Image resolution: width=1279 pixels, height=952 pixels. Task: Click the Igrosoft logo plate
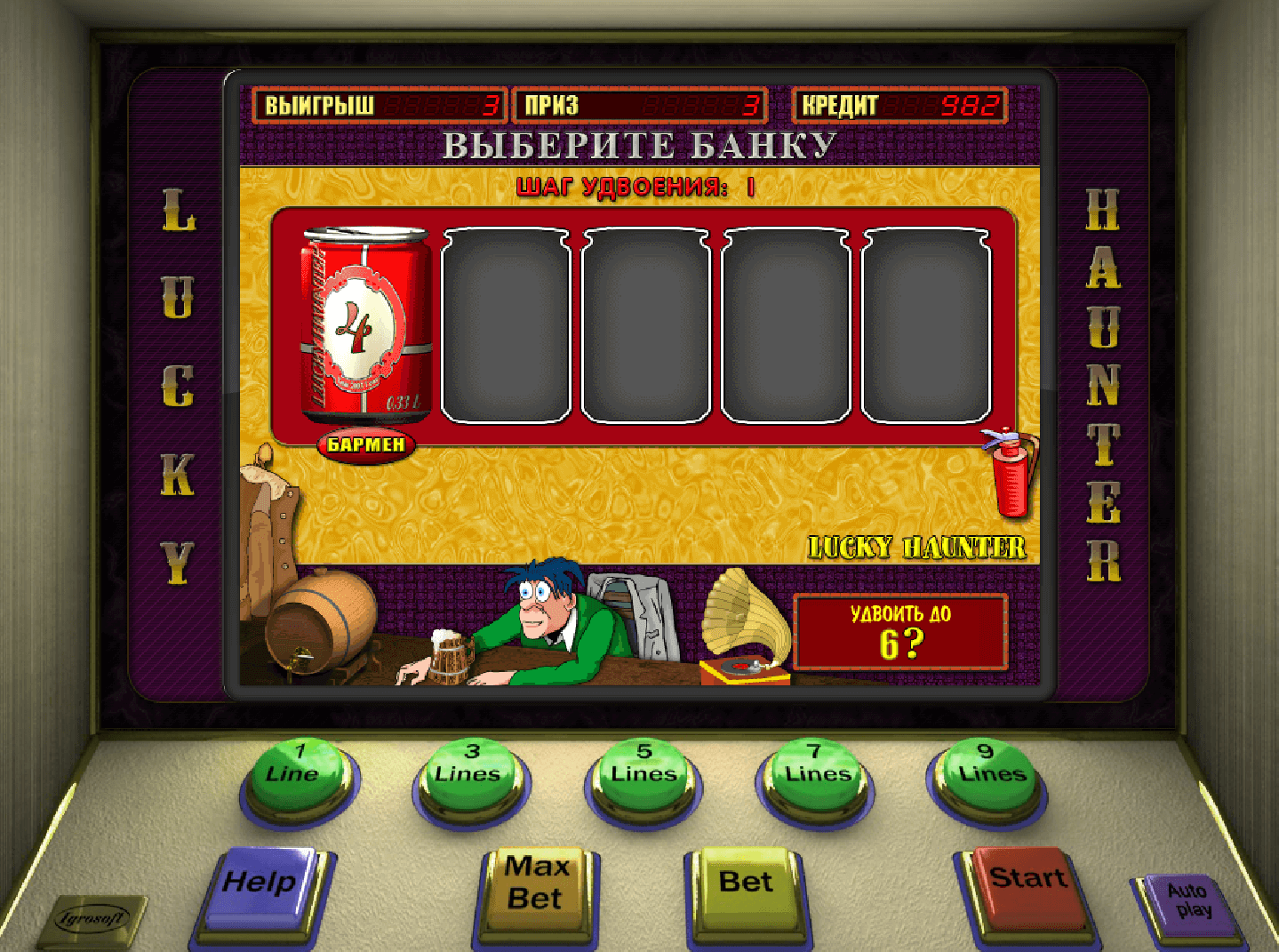91,920
